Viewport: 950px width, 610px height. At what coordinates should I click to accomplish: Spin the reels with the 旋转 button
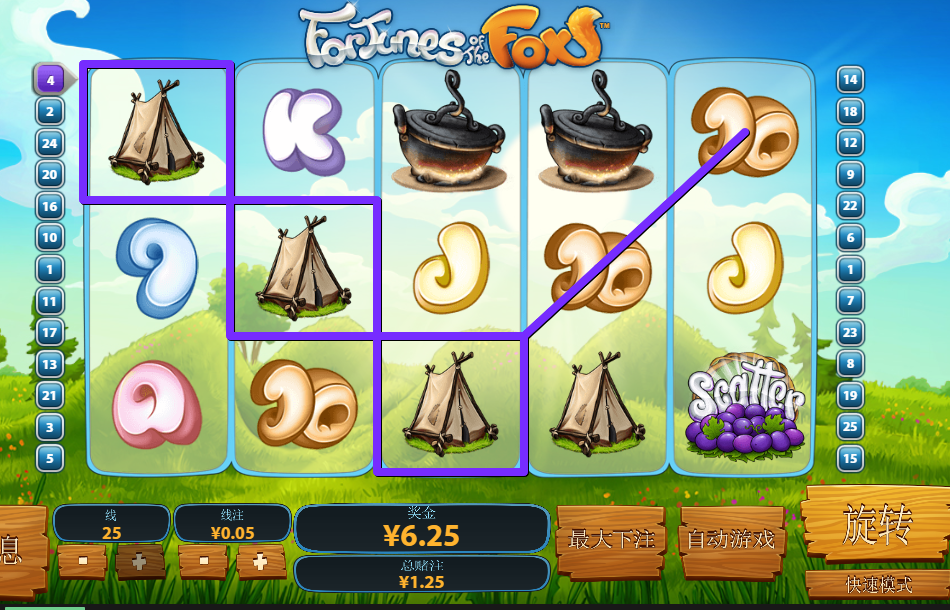[876, 525]
